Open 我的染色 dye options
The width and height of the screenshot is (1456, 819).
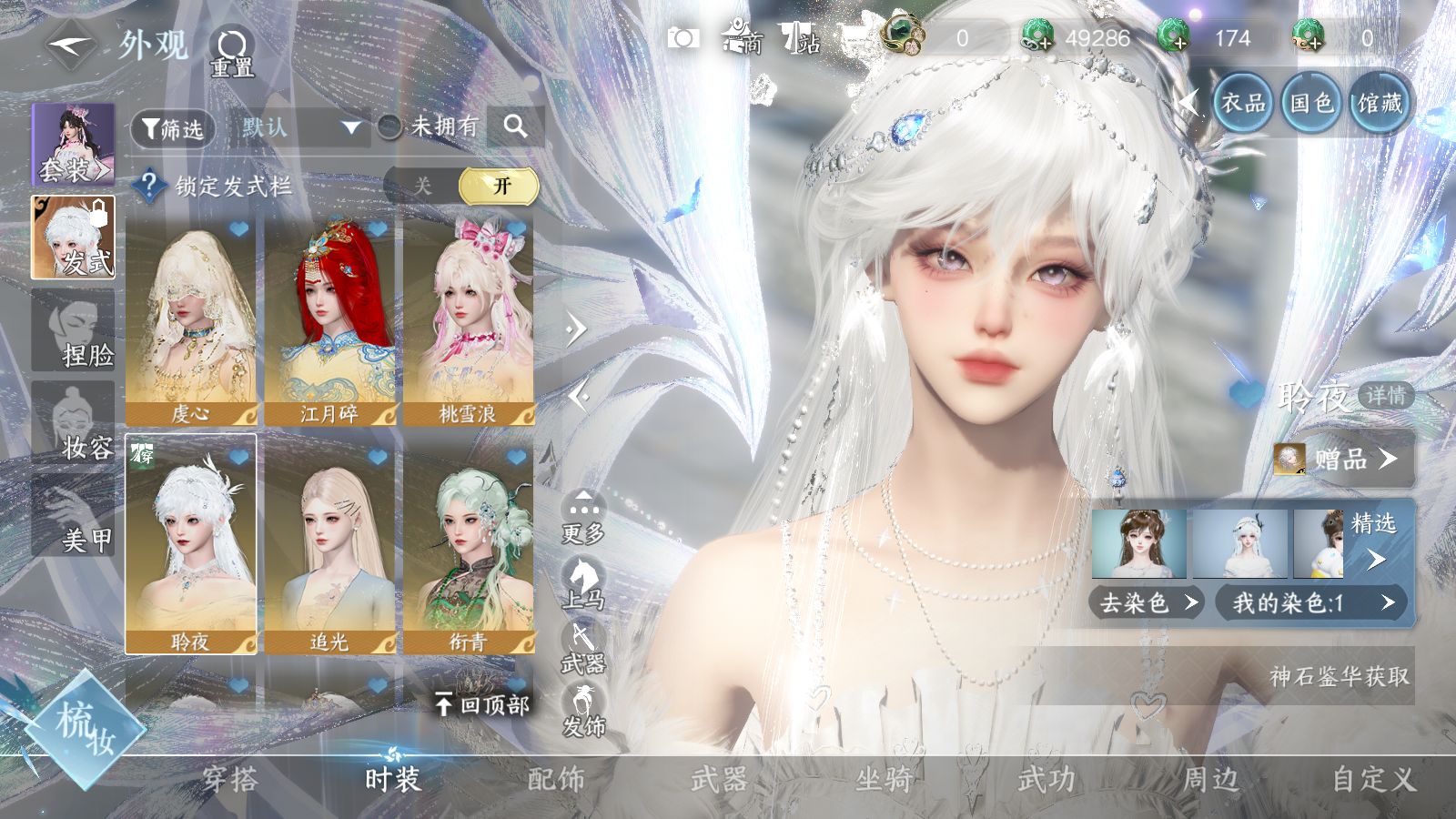point(1312,602)
